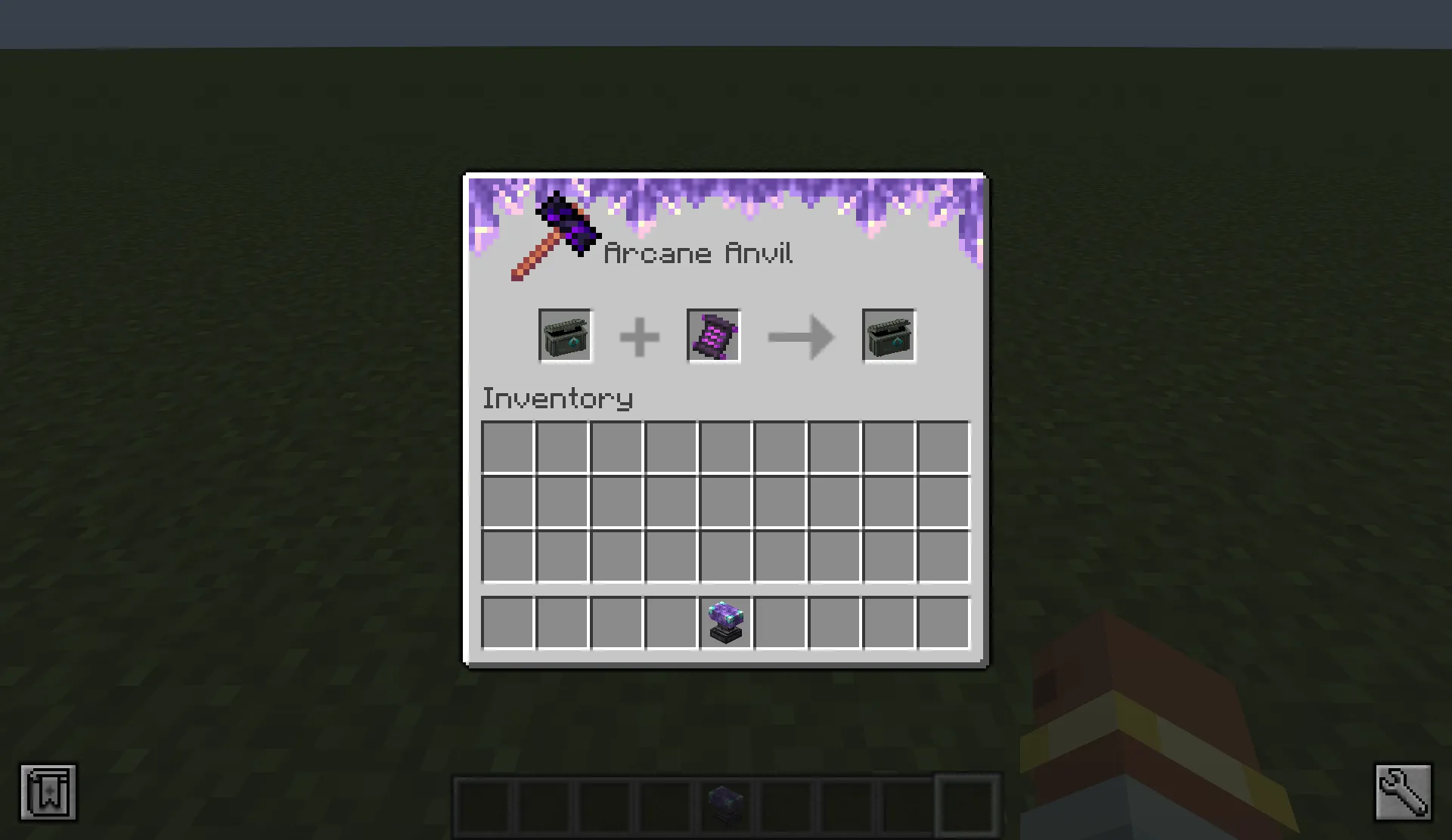Select the Arcane Anvil item in the inventory
Screen dimensions: 1452x840
tap(724, 622)
